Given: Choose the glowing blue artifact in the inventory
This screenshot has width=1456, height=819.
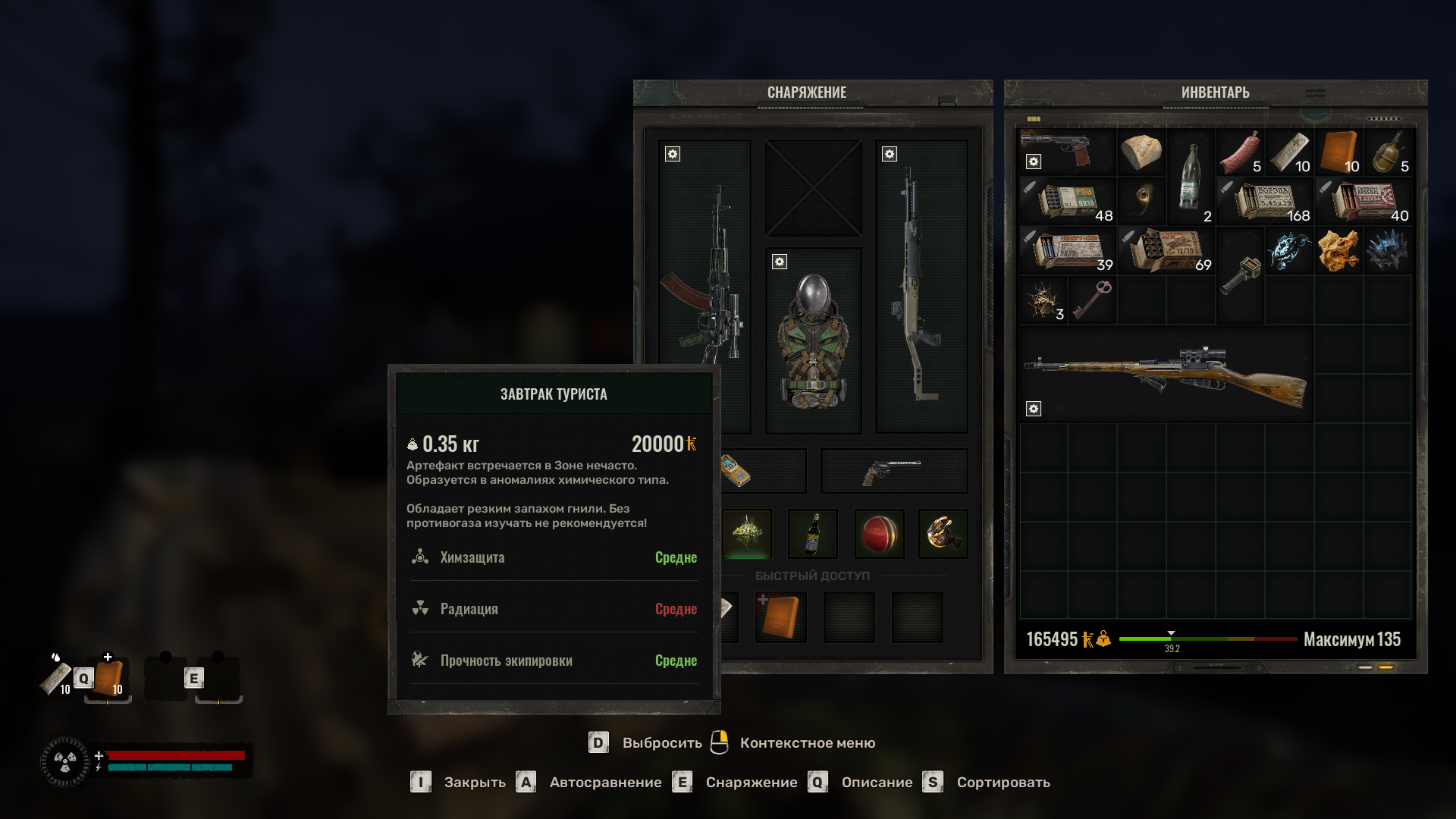Looking at the screenshot, I should pyautogui.click(x=1288, y=250).
